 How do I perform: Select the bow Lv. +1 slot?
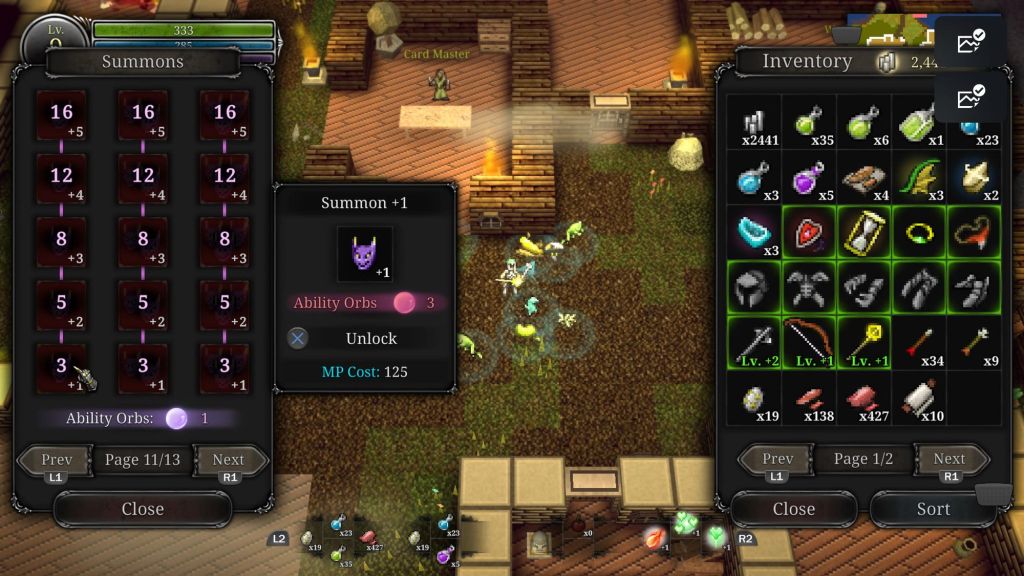pos(809,343)
